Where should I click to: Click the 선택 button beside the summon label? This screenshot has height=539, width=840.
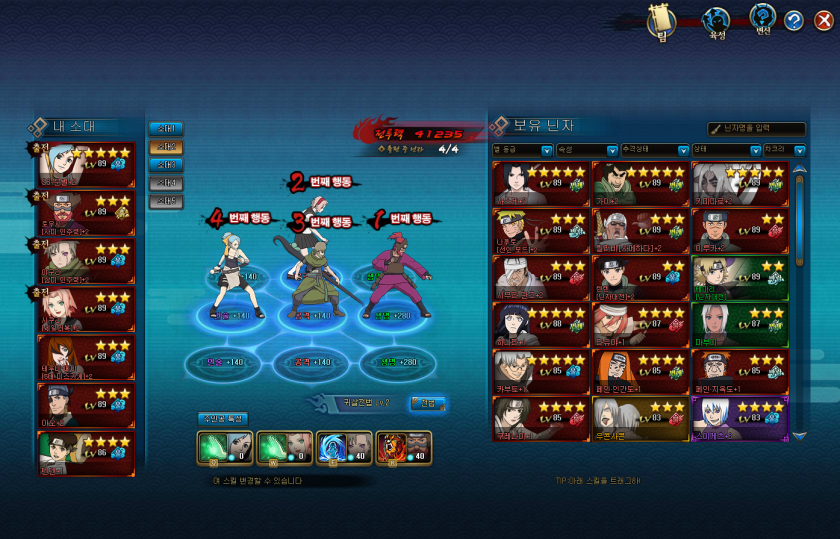click(427, 403)
